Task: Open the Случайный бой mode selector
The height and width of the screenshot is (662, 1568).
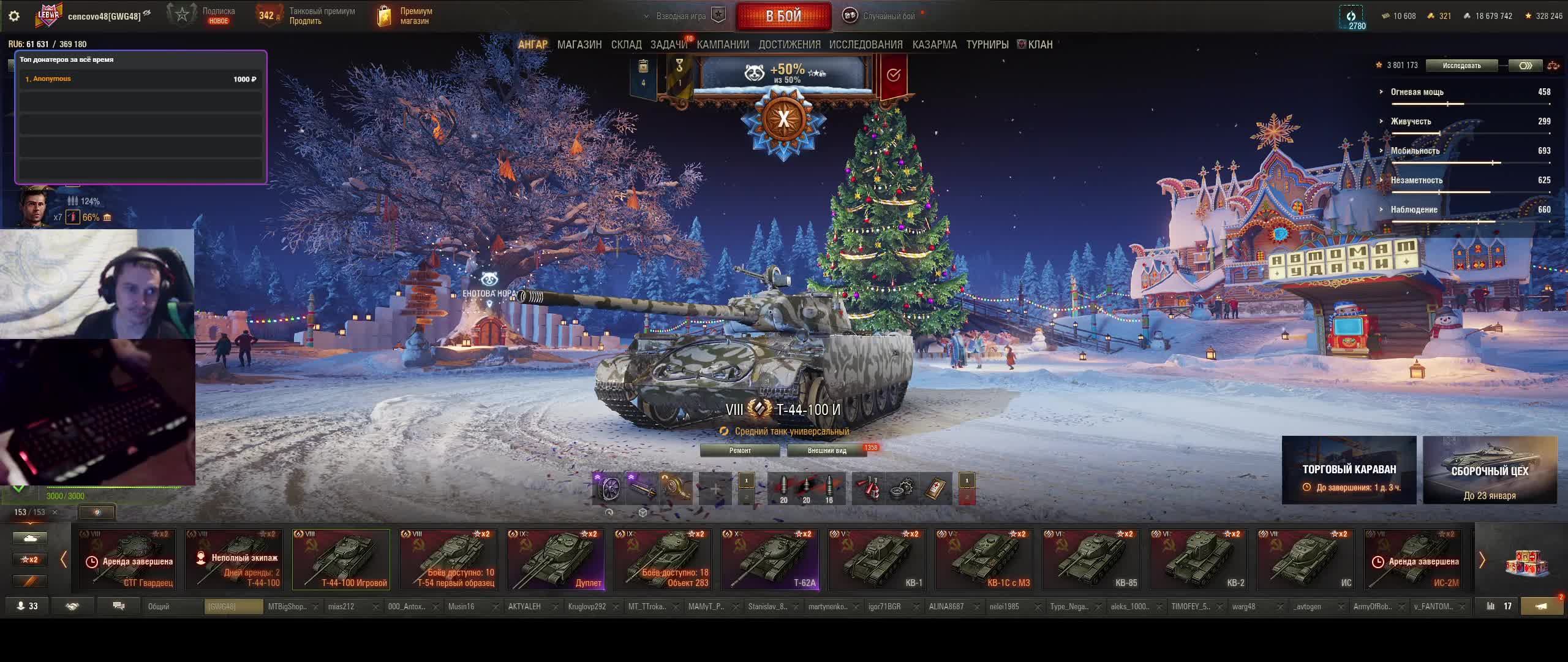Action: coord(882,16)
